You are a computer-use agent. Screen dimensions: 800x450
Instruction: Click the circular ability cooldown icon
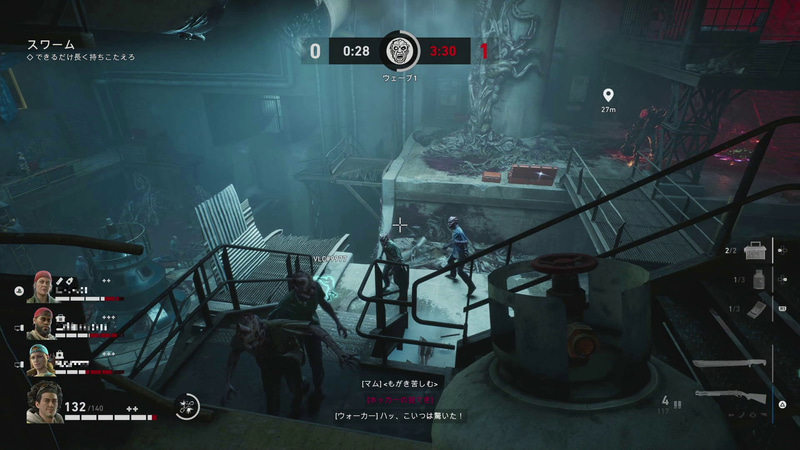coord(187,405)
